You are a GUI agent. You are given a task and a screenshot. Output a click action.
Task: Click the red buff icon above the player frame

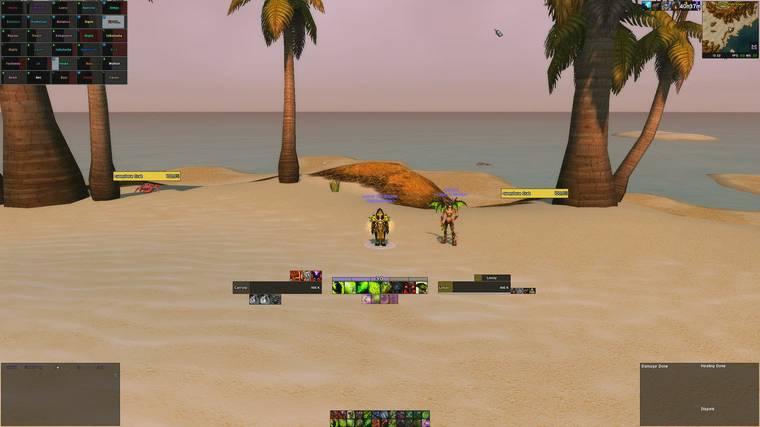pyautogui.click(x=296, y=275)
